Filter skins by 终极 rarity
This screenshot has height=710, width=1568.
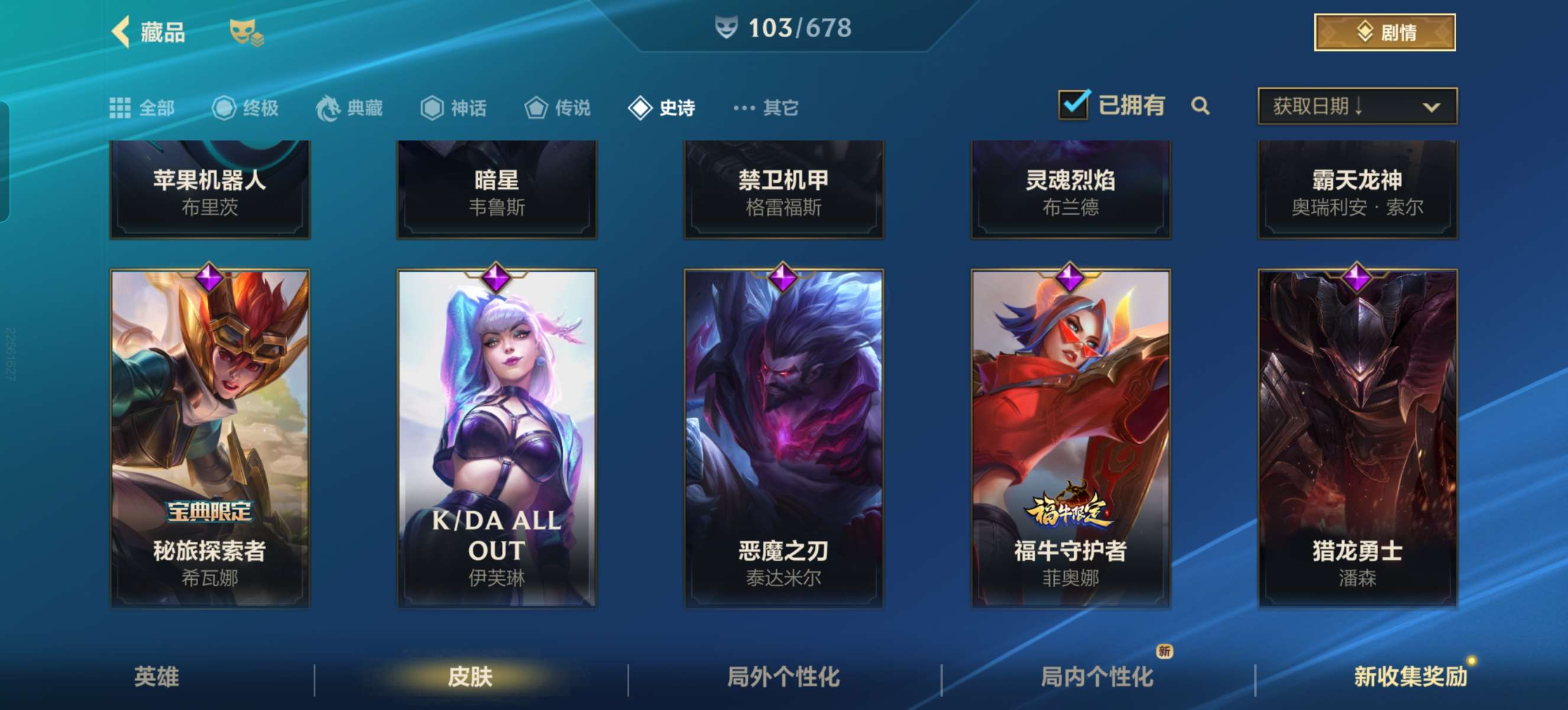(x=245, y=108)
